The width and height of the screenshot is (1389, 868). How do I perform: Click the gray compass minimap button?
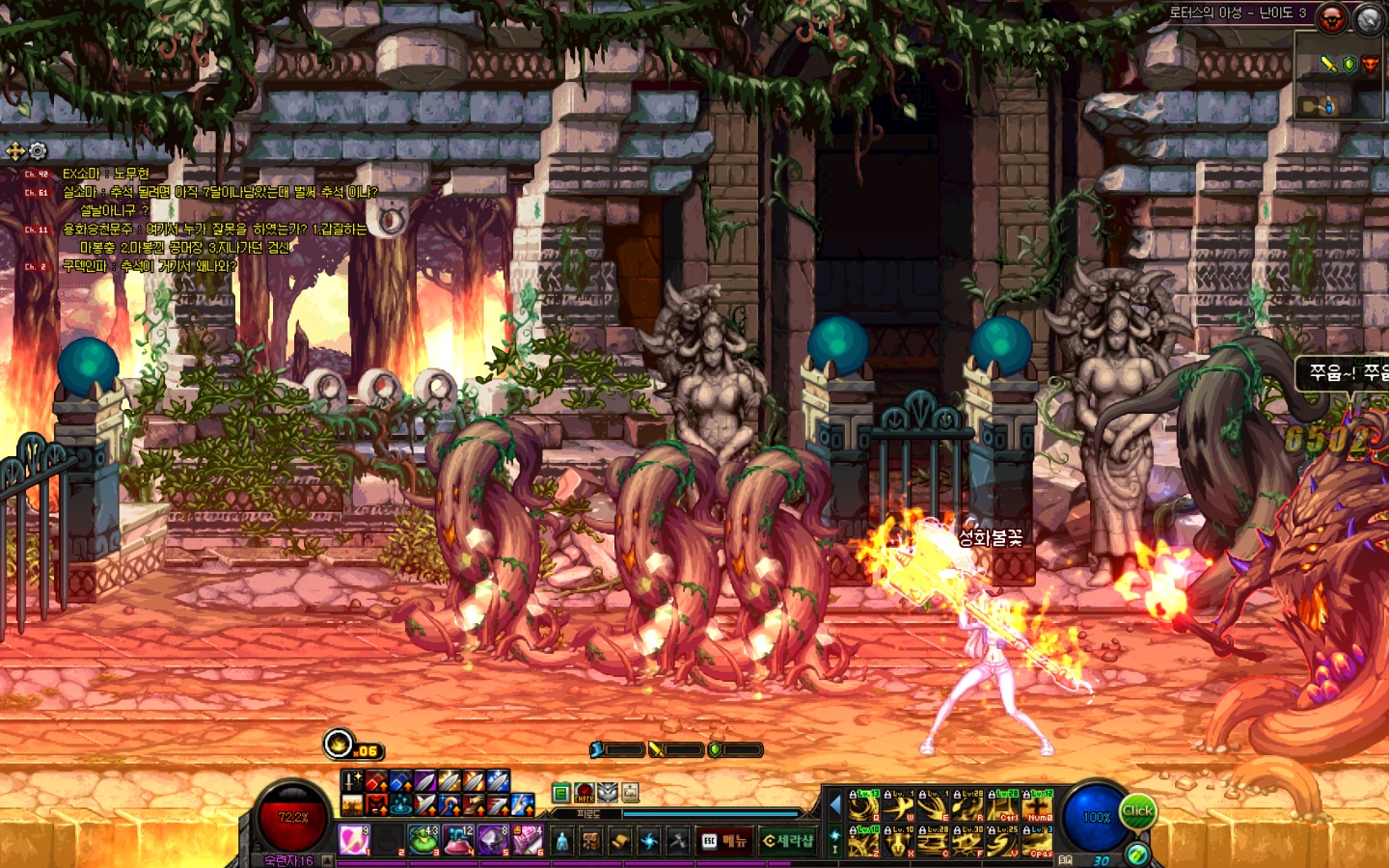1370,18
